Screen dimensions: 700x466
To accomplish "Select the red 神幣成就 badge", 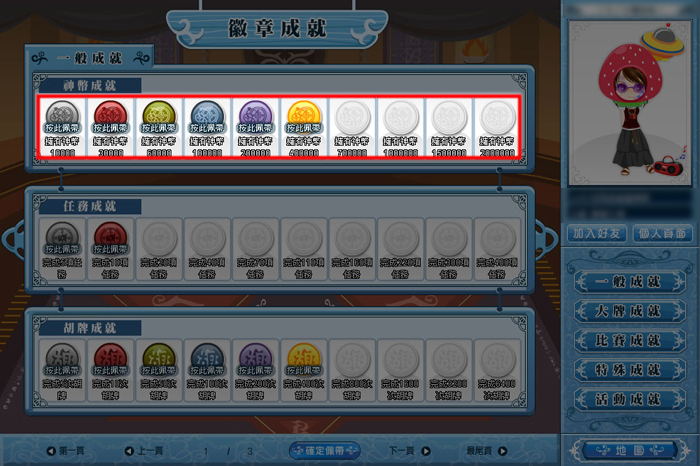I will [113, 119].
